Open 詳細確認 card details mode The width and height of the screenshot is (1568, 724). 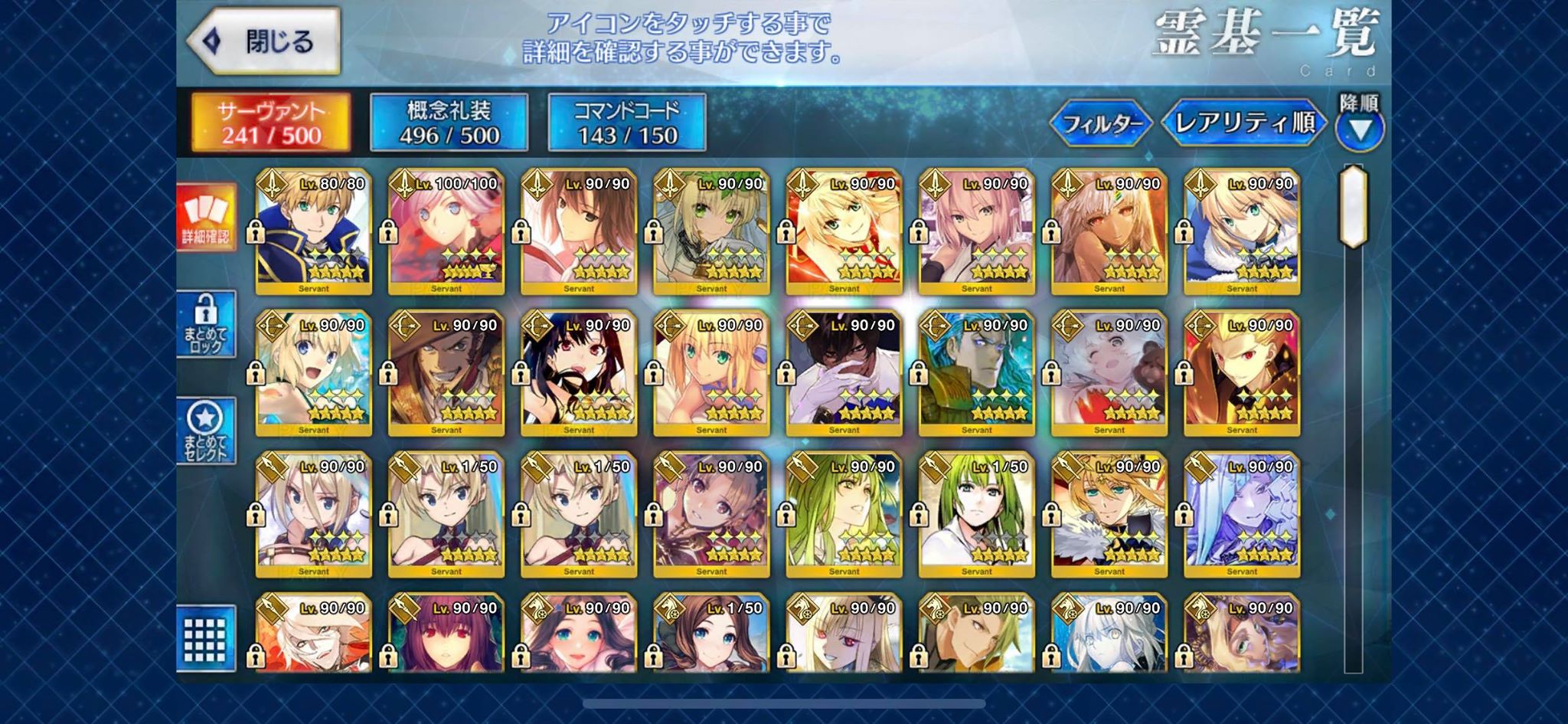coord(206,217)
